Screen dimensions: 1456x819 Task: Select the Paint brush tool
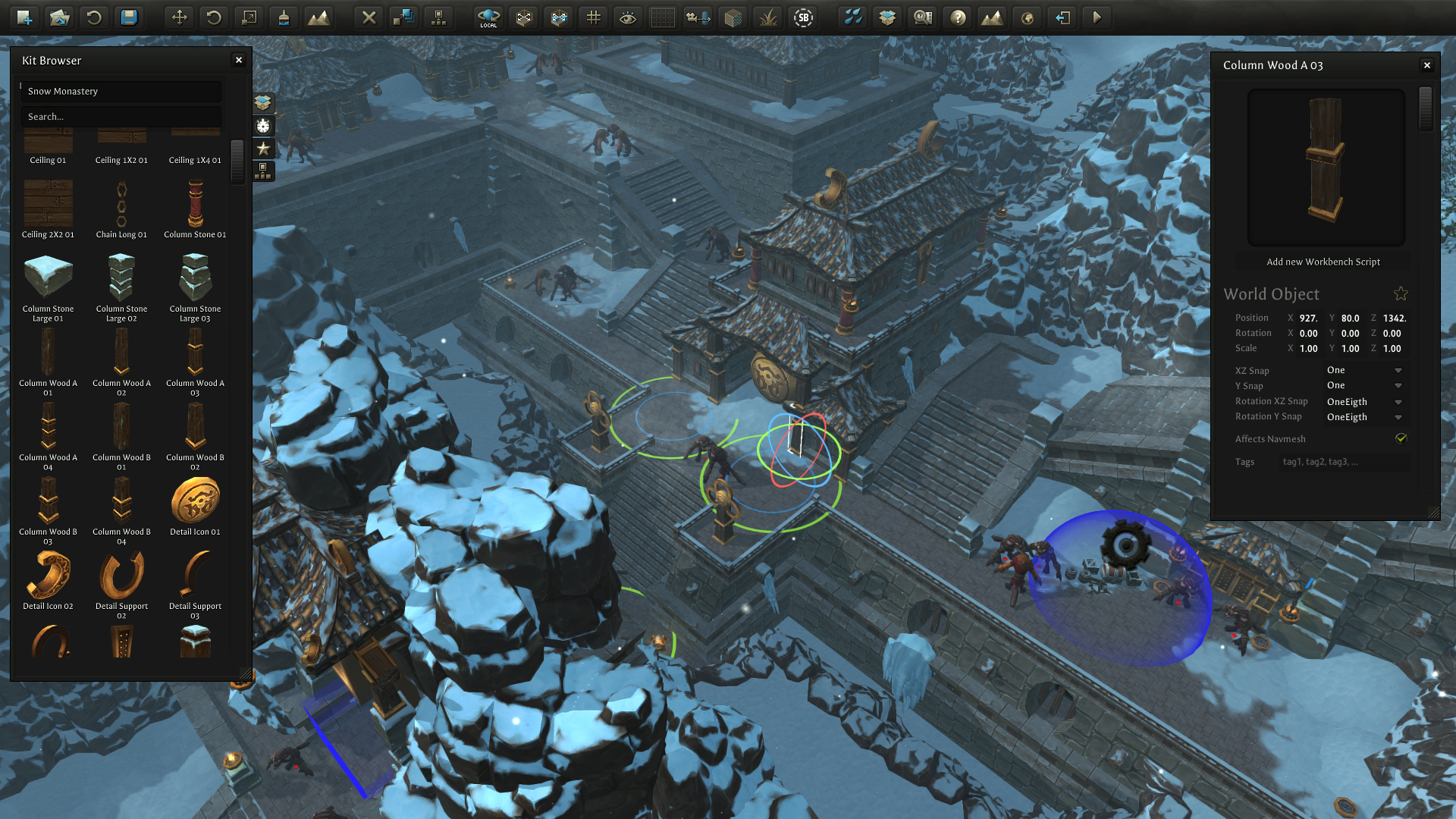point(284,17)
